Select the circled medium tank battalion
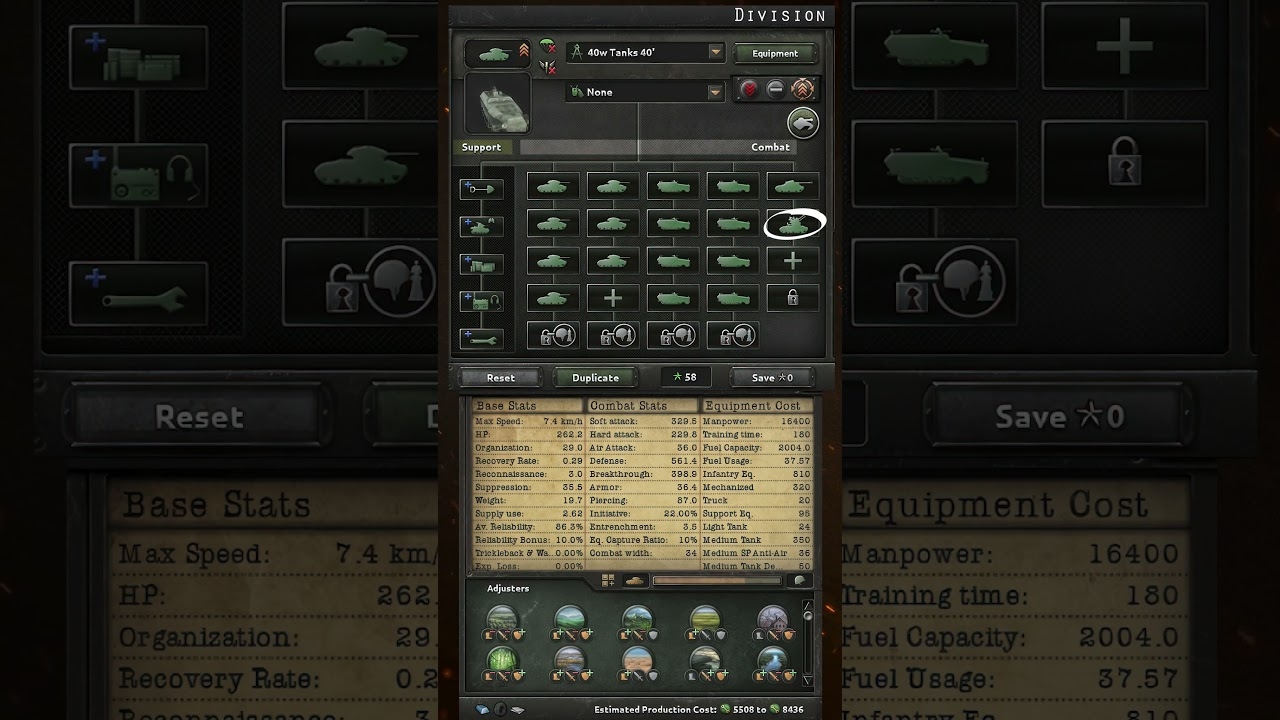This screenshot has height=720, width=1280. click(x=793, y=224)
